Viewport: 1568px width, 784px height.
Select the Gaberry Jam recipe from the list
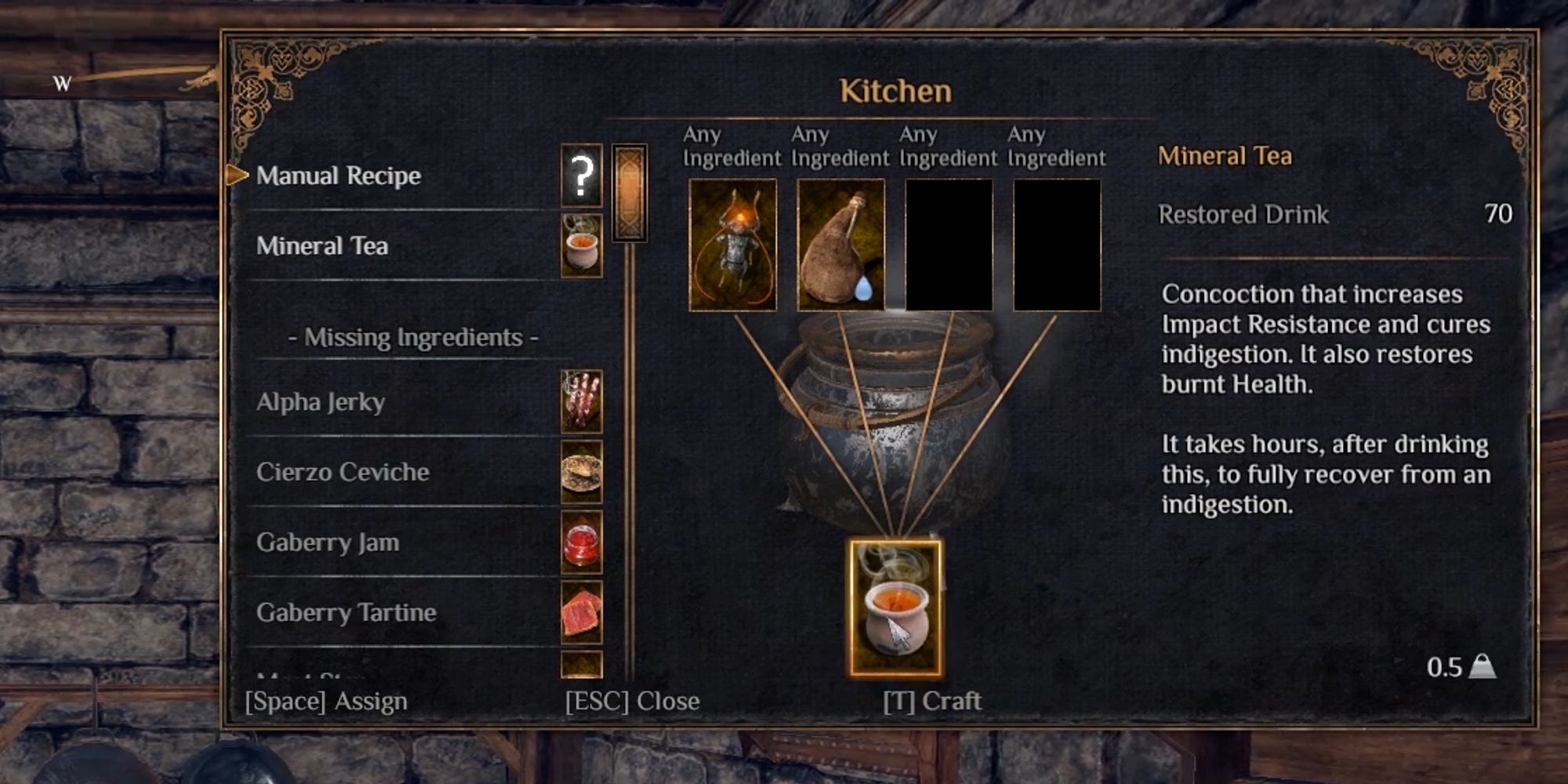tap(329, 543)
